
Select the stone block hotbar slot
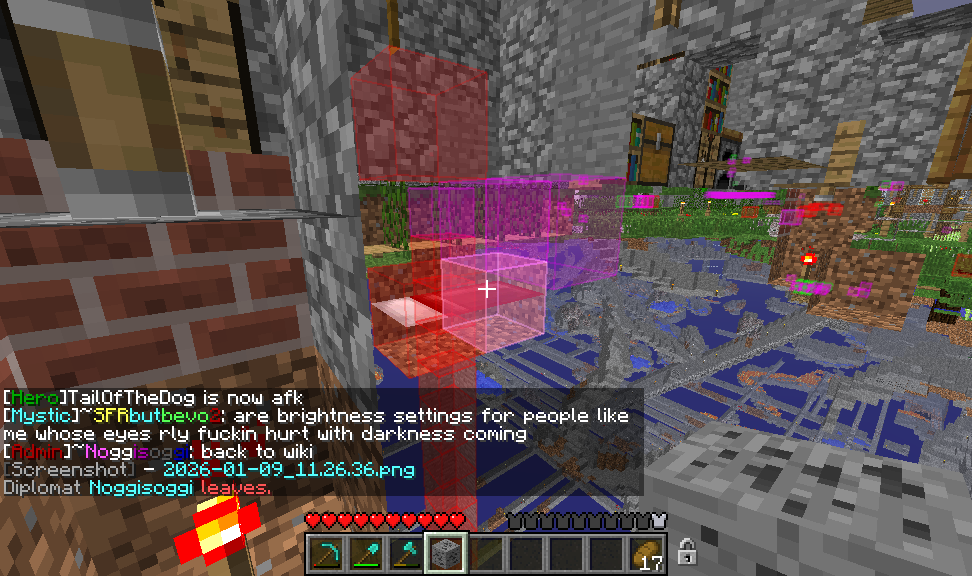(444, 553)
